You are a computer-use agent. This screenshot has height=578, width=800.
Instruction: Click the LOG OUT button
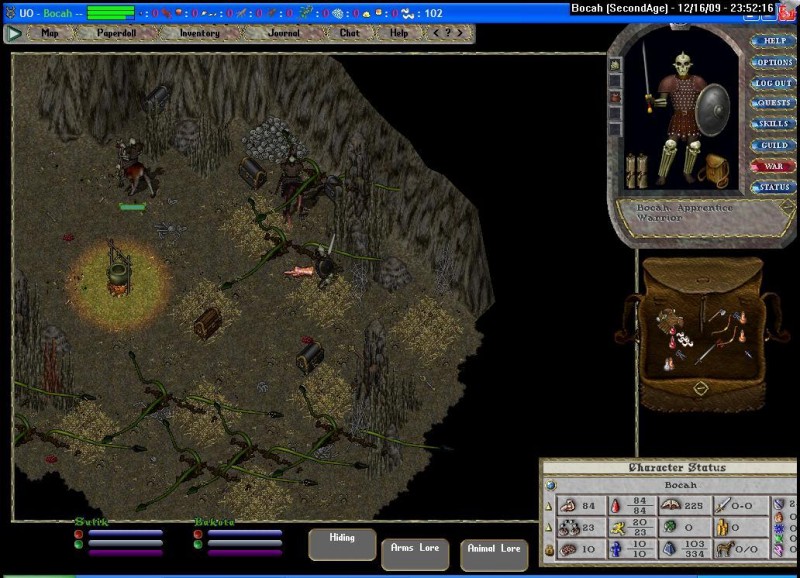tap(774, 83)
